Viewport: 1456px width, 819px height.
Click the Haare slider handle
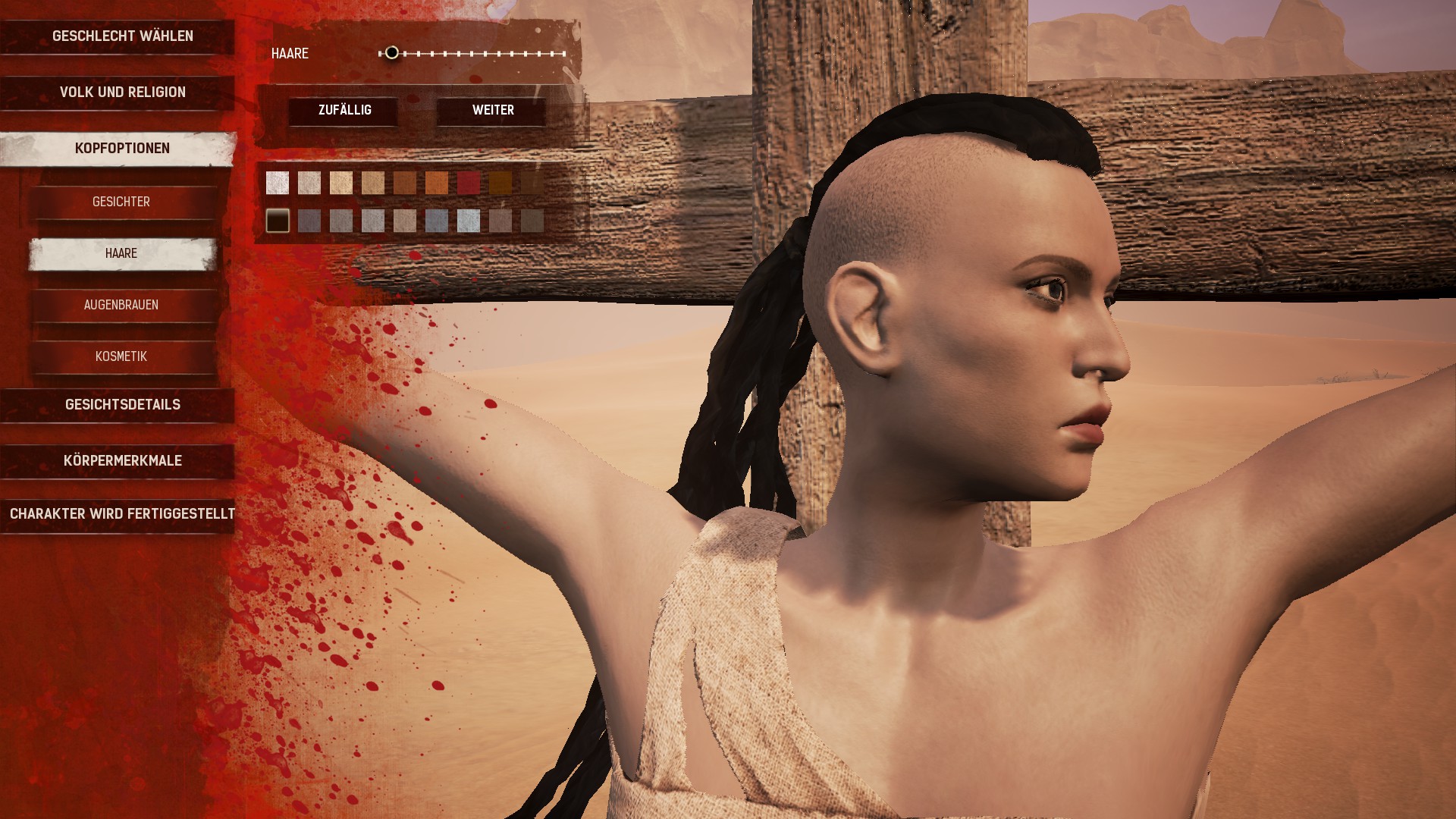click(391, 53)
